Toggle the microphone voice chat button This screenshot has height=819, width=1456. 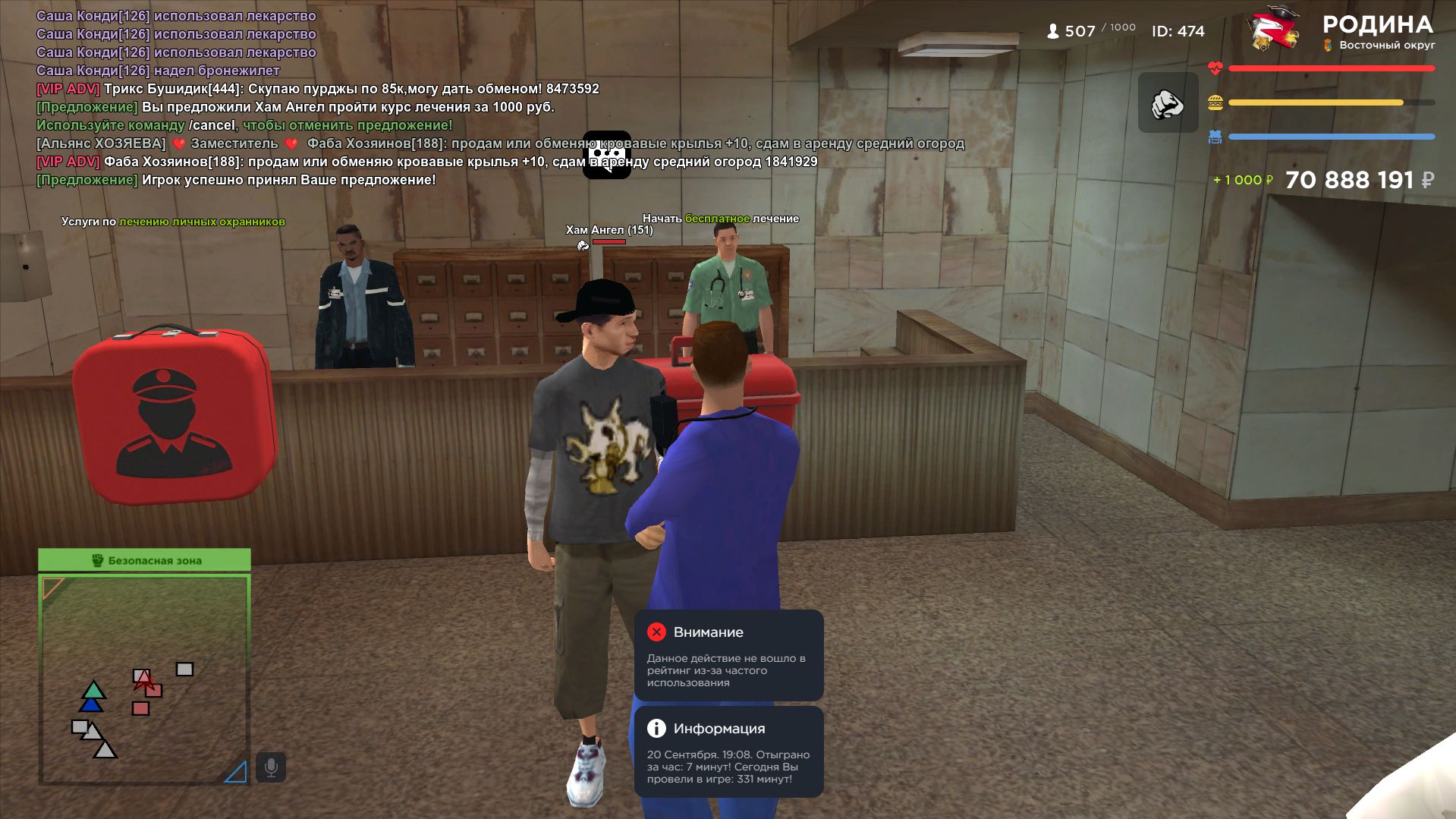tap(271, 767)
